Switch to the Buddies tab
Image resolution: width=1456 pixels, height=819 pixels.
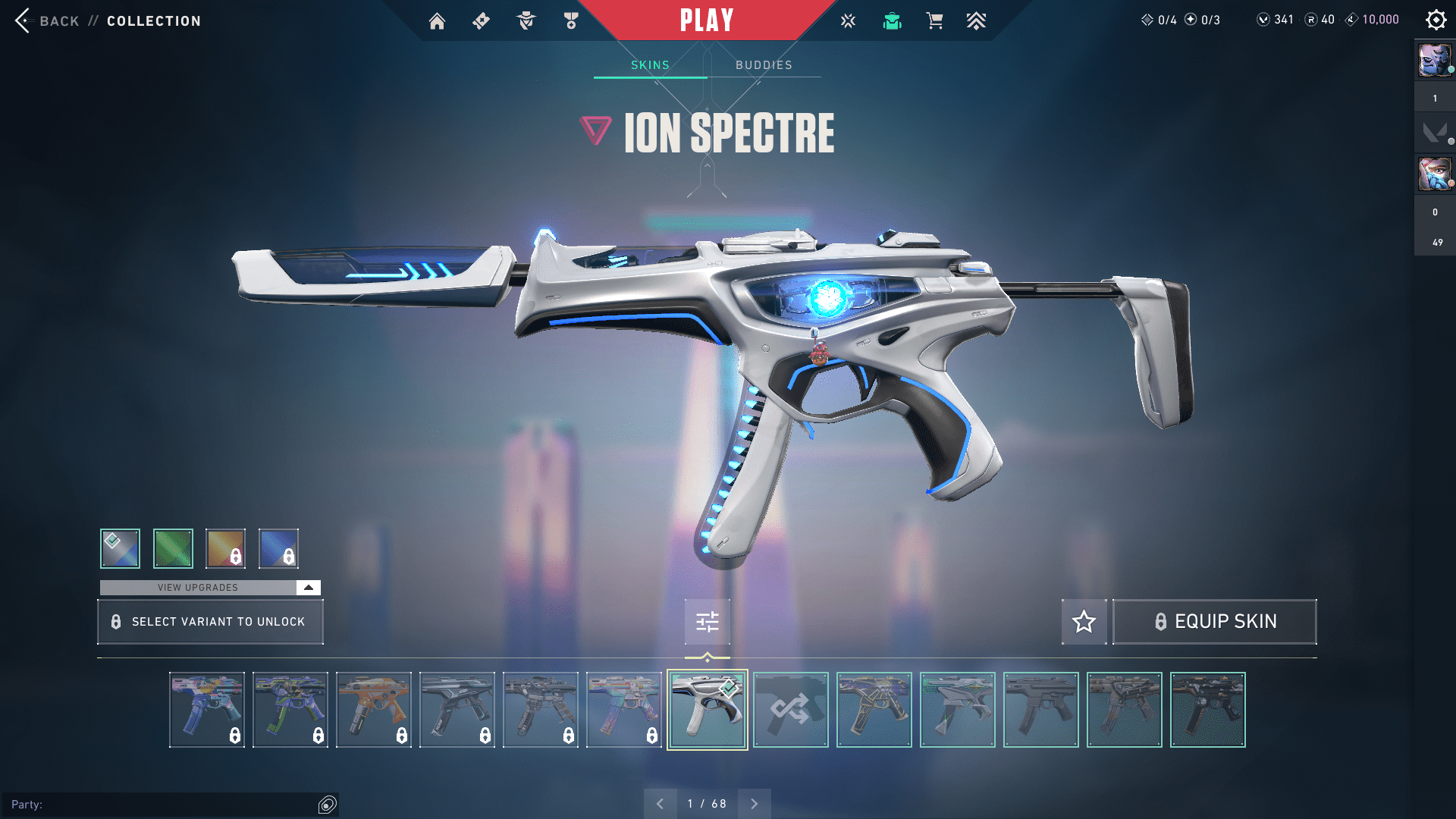point(764,65)
